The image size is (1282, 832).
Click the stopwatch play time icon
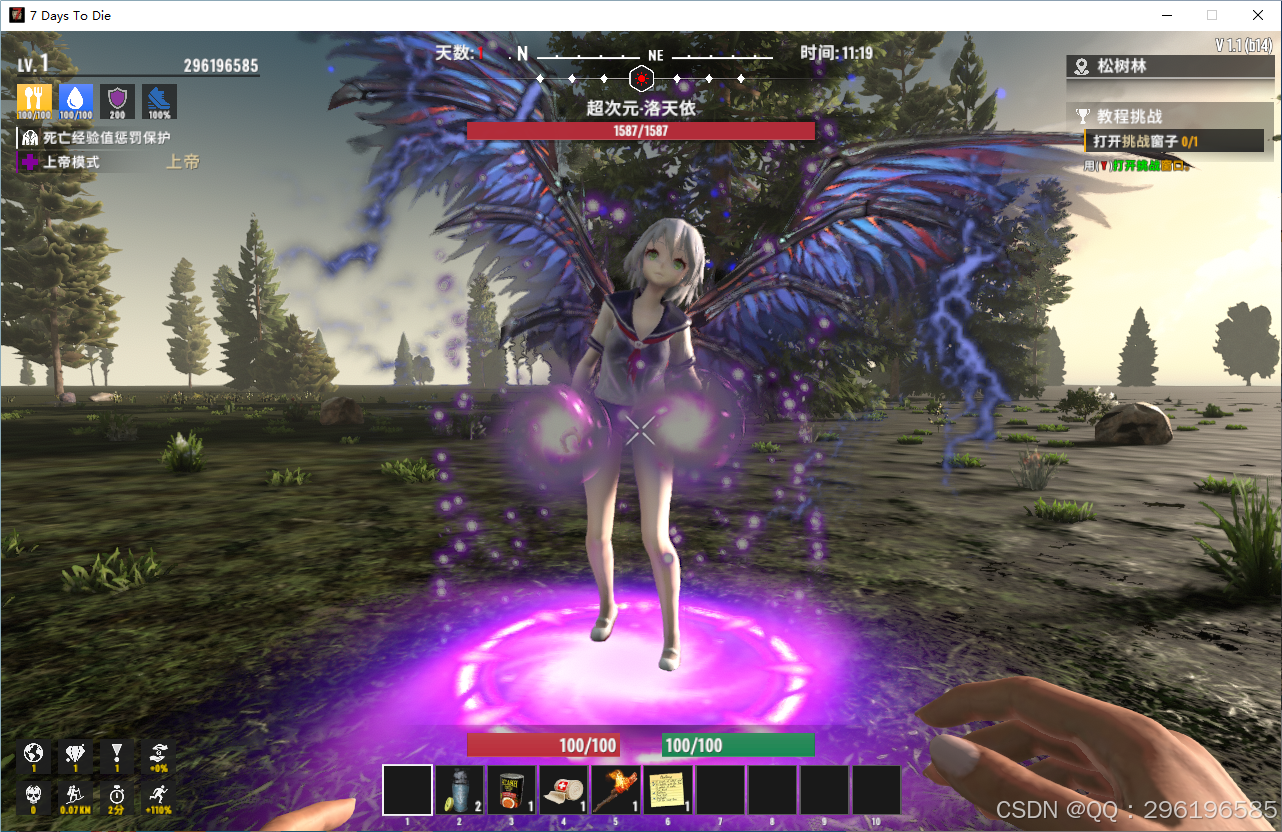[117, 797]
